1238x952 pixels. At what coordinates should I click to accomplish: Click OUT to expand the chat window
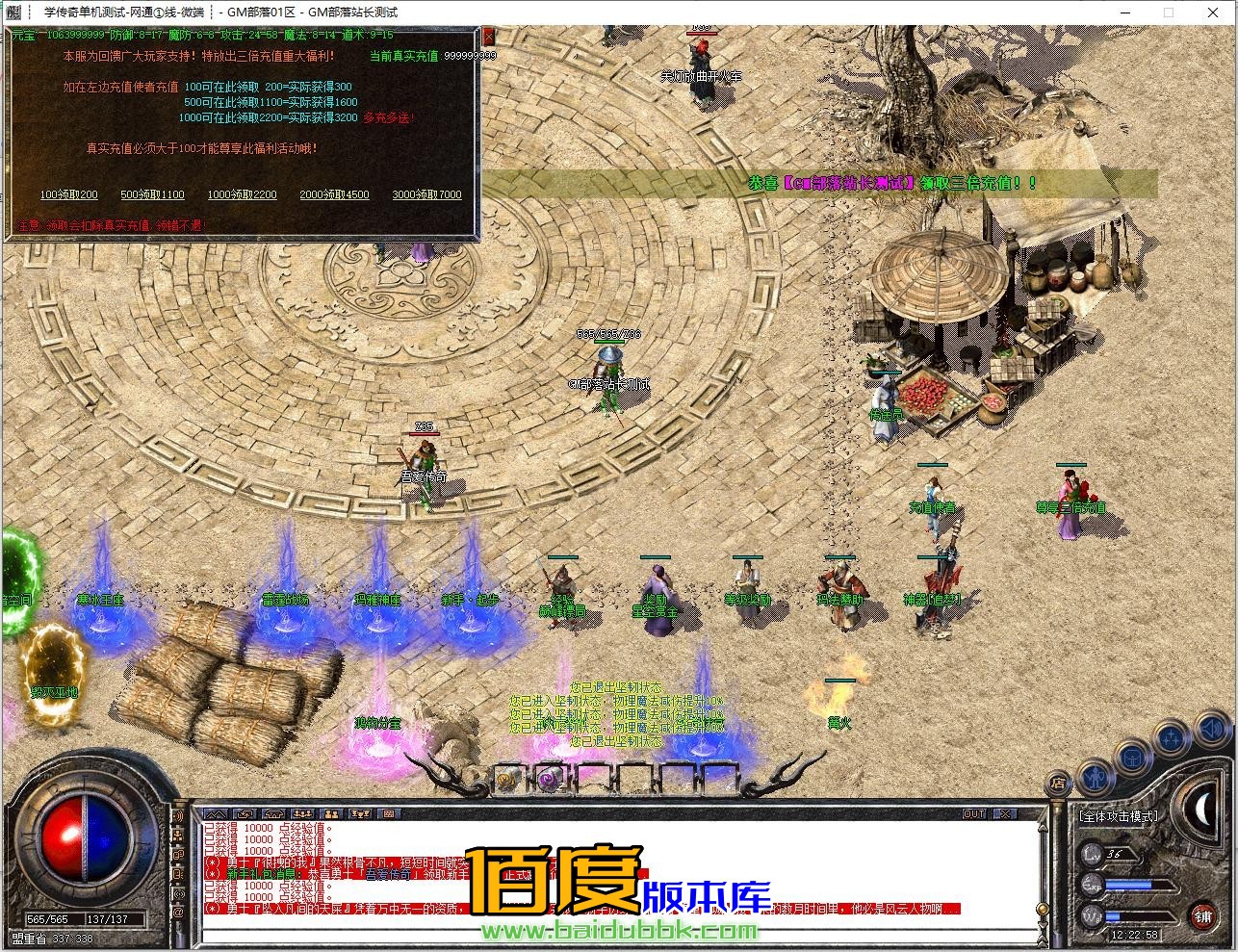[975, 813]
